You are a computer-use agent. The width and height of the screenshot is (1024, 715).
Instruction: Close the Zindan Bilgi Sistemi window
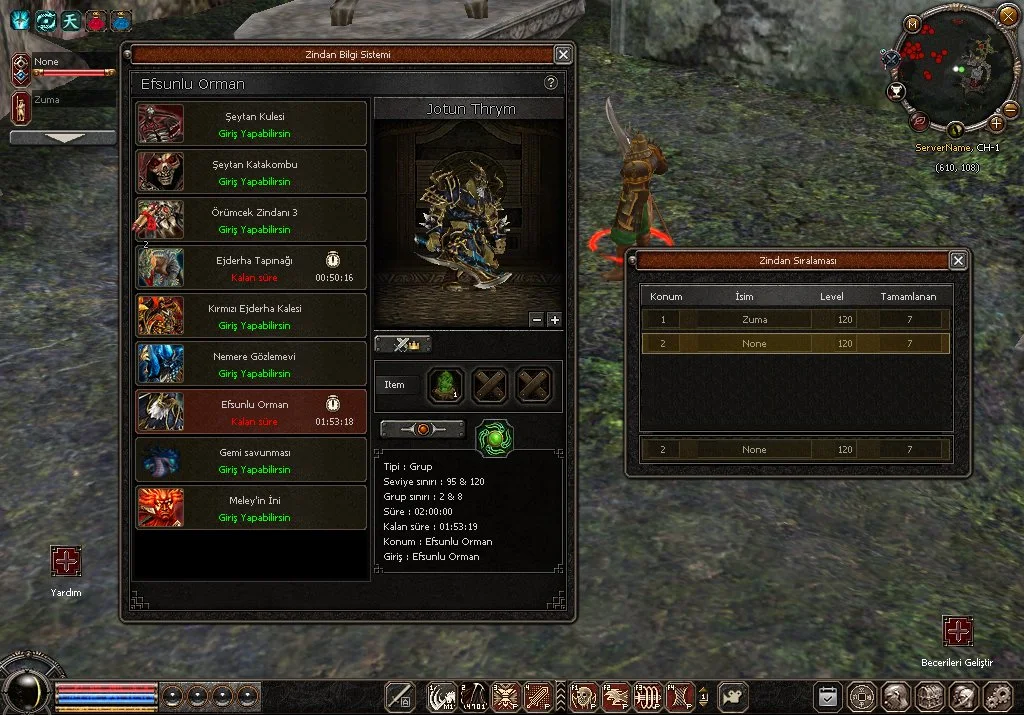pyautogui.click(x=563, y=55)
